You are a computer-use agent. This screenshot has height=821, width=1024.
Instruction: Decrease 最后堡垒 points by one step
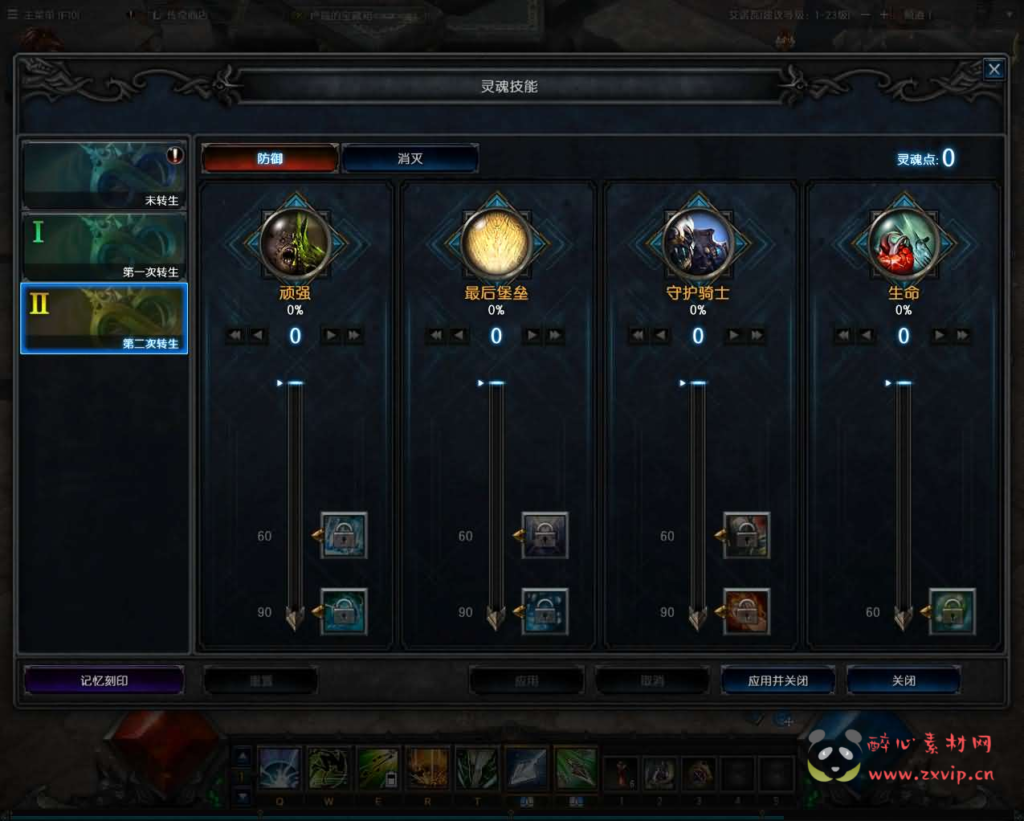(461, 336)
